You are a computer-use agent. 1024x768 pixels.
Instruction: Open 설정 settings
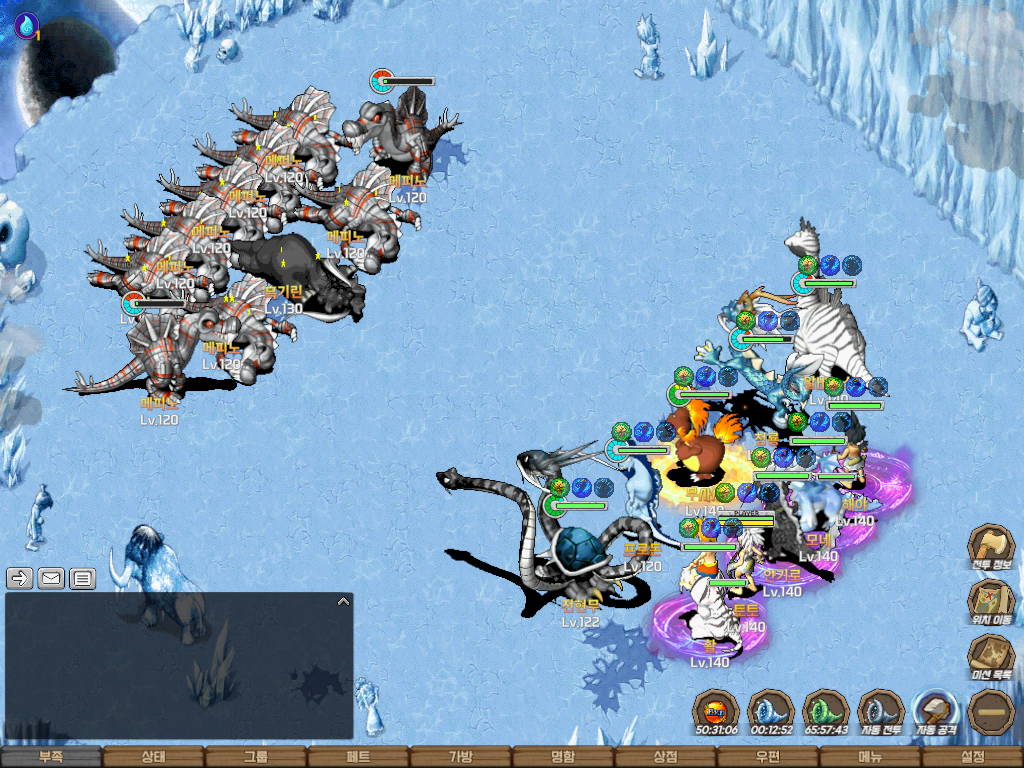972,758
